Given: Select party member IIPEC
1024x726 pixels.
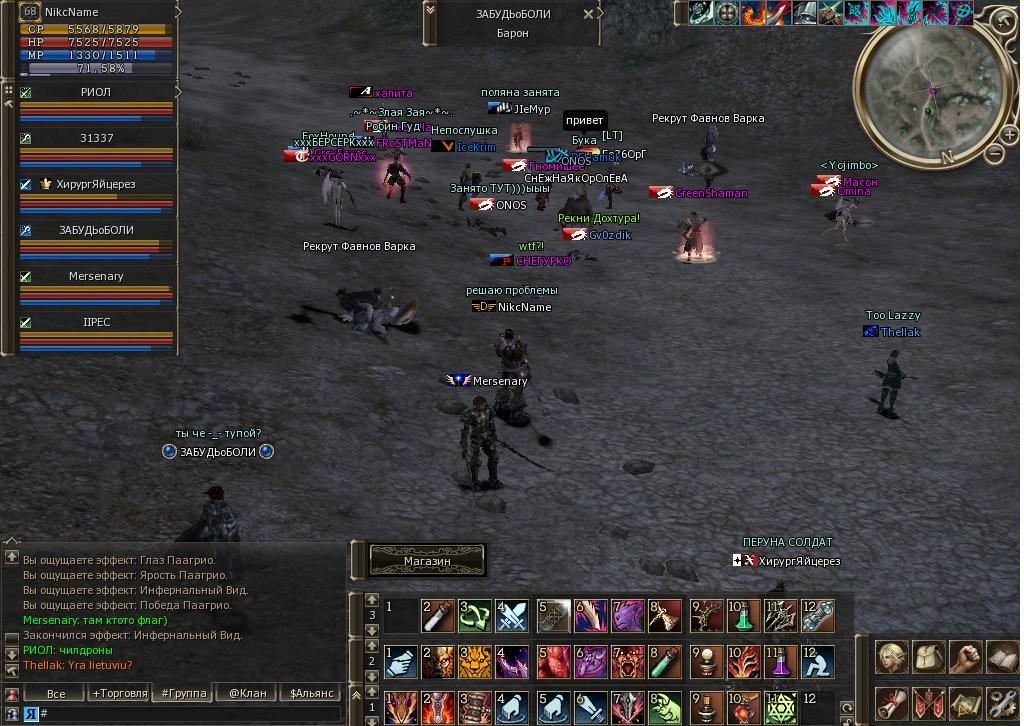Looking at the screenshot, I should pyautogui.click(x=96, y=323).
